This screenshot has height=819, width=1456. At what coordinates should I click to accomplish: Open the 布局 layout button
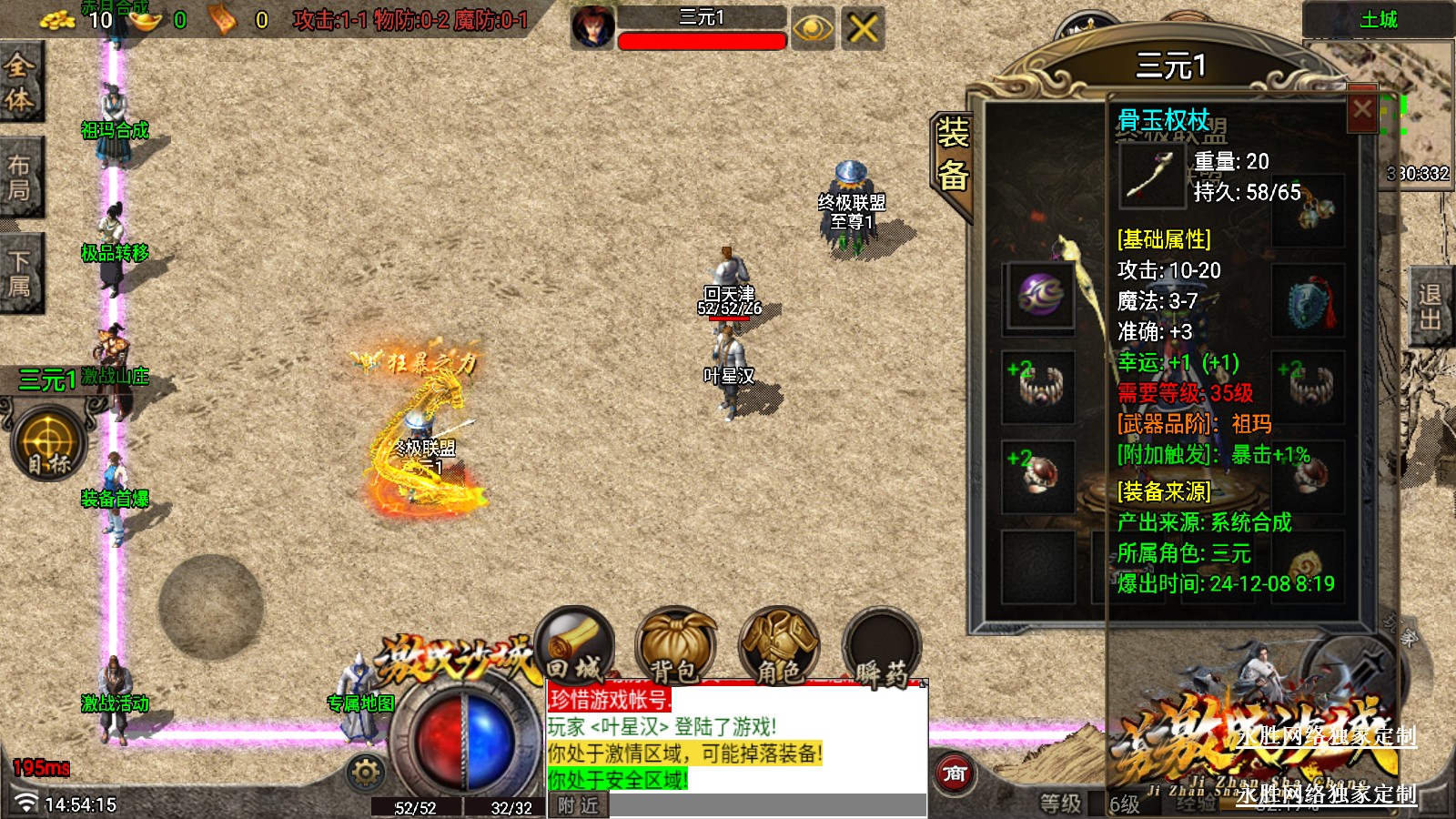tap(20, 177)
